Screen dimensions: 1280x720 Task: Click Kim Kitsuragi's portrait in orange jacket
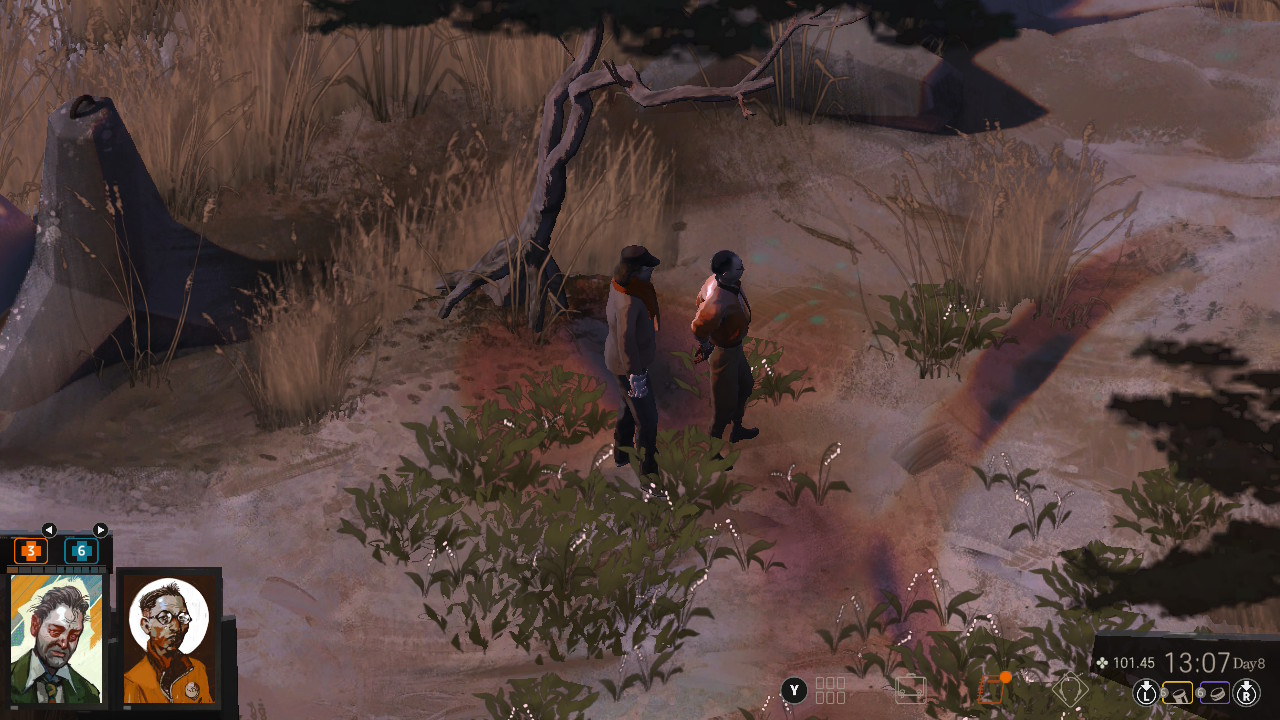(168, 638)
